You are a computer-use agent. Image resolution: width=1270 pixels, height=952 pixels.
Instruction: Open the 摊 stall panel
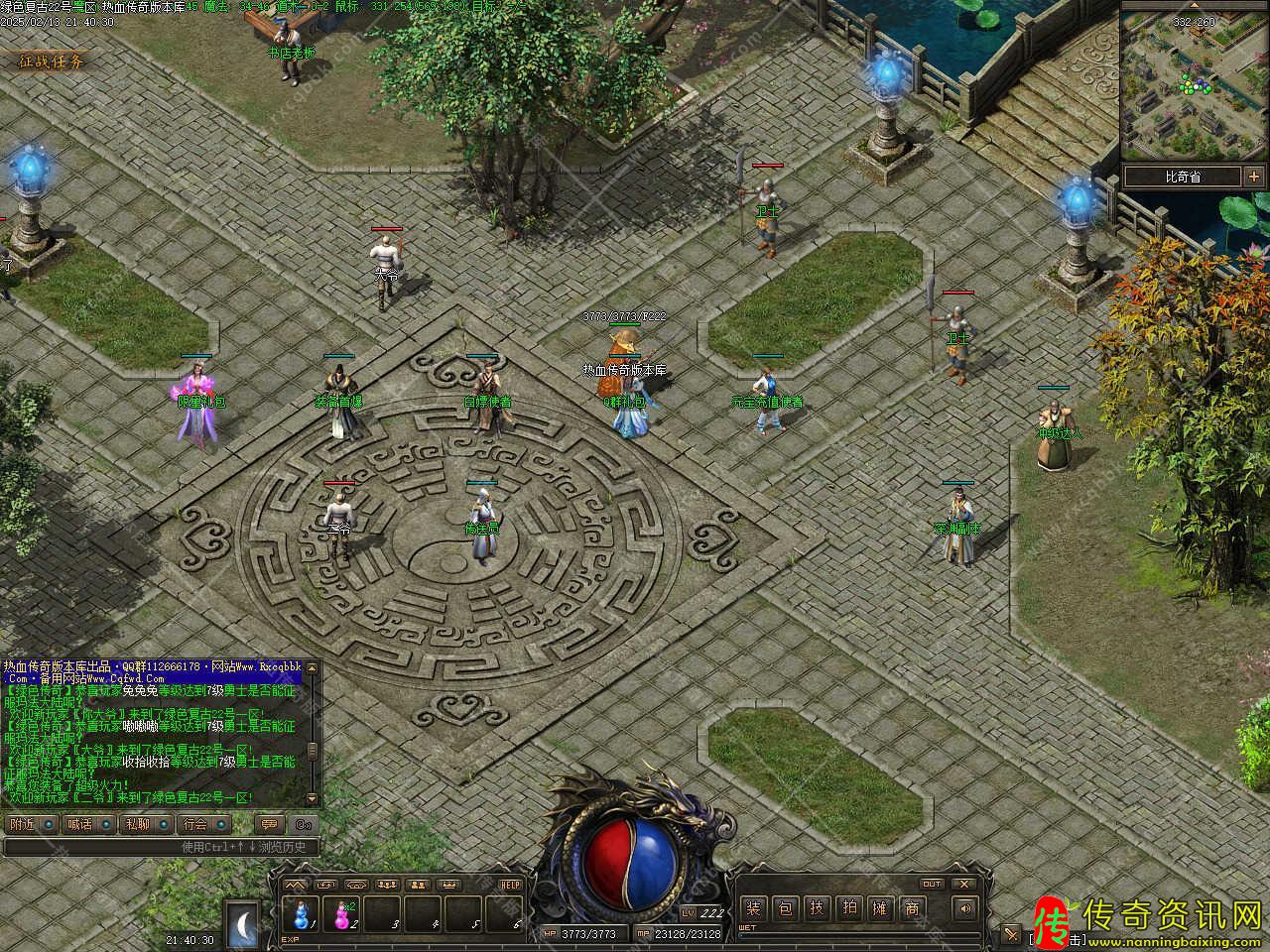coord(880,907)
